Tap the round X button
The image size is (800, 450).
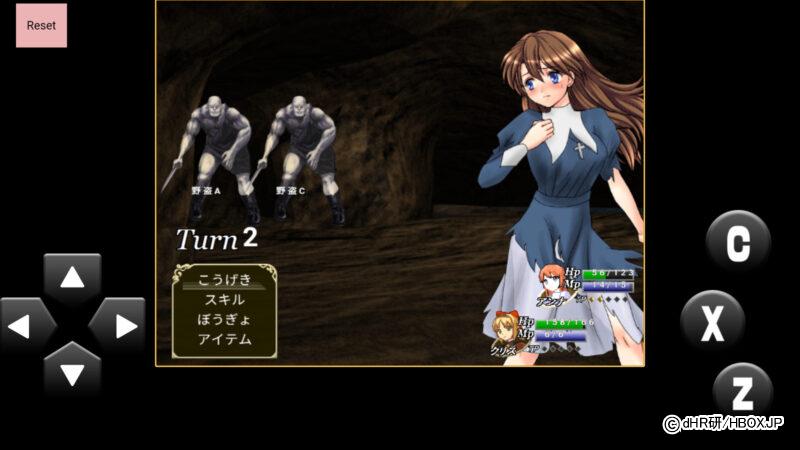pyautogui.click(x=713, y=322)
